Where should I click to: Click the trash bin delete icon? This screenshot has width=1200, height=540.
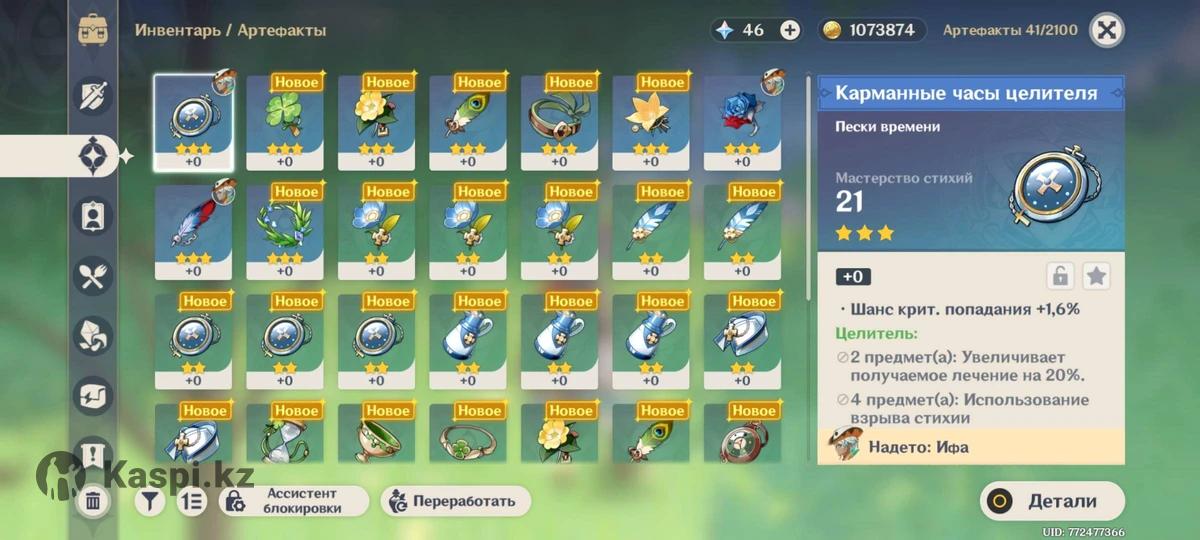tap(93, 501)
